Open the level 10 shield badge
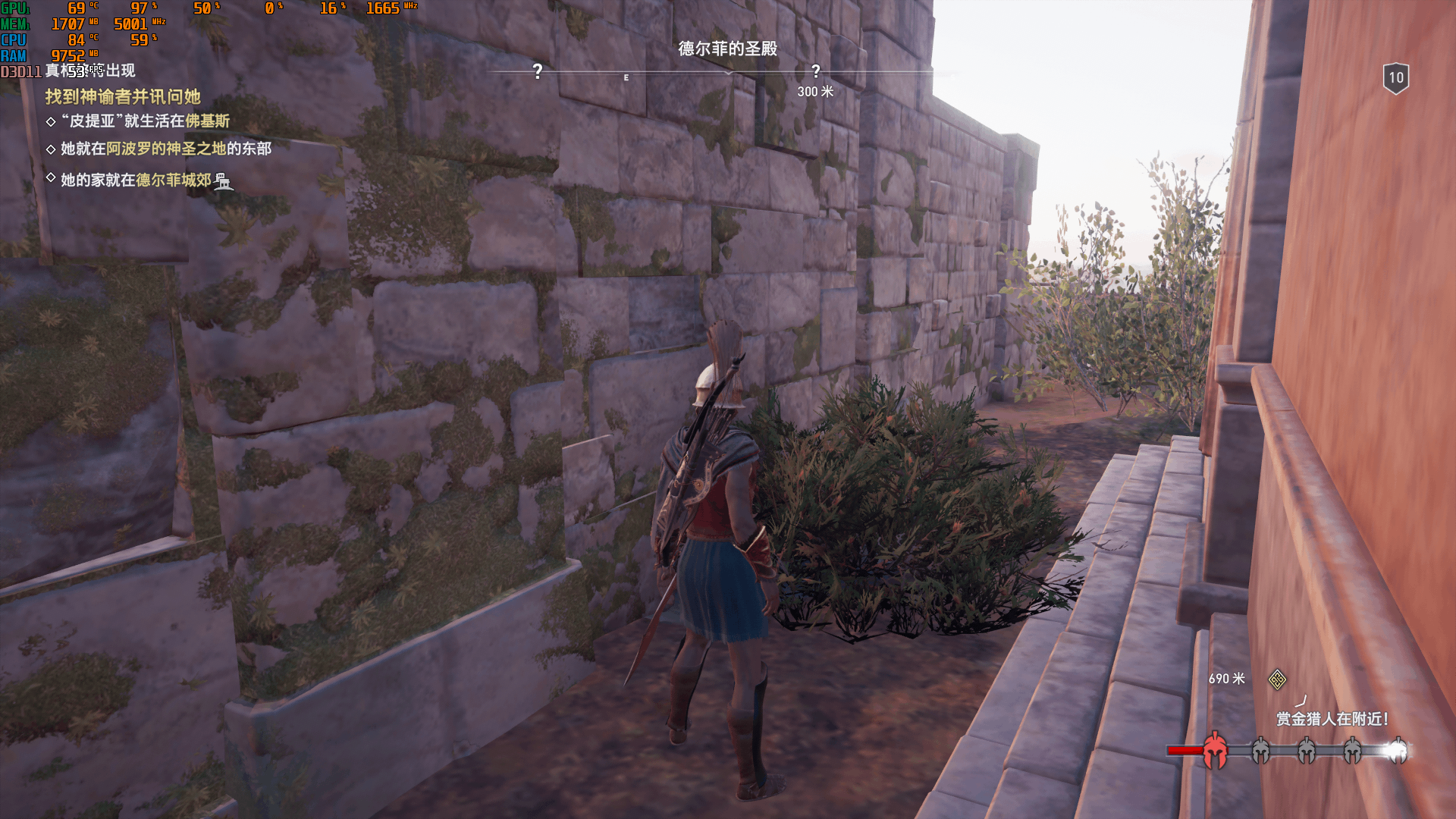This screenshot has height=819, width=1456. [1395, 77]
